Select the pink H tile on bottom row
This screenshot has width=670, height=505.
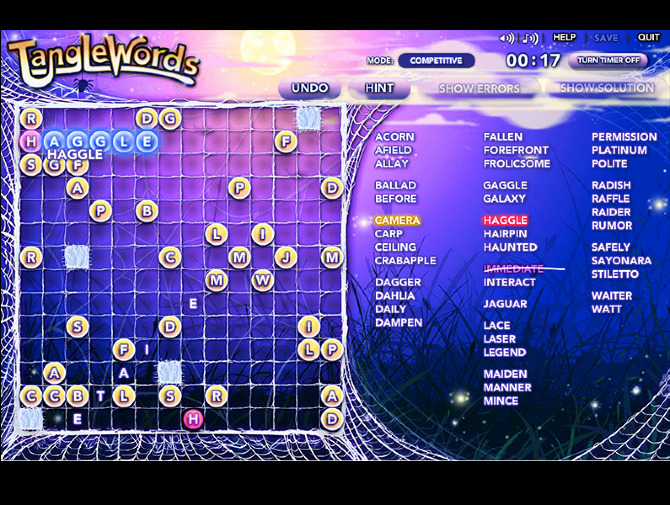[x=193, y=418]
